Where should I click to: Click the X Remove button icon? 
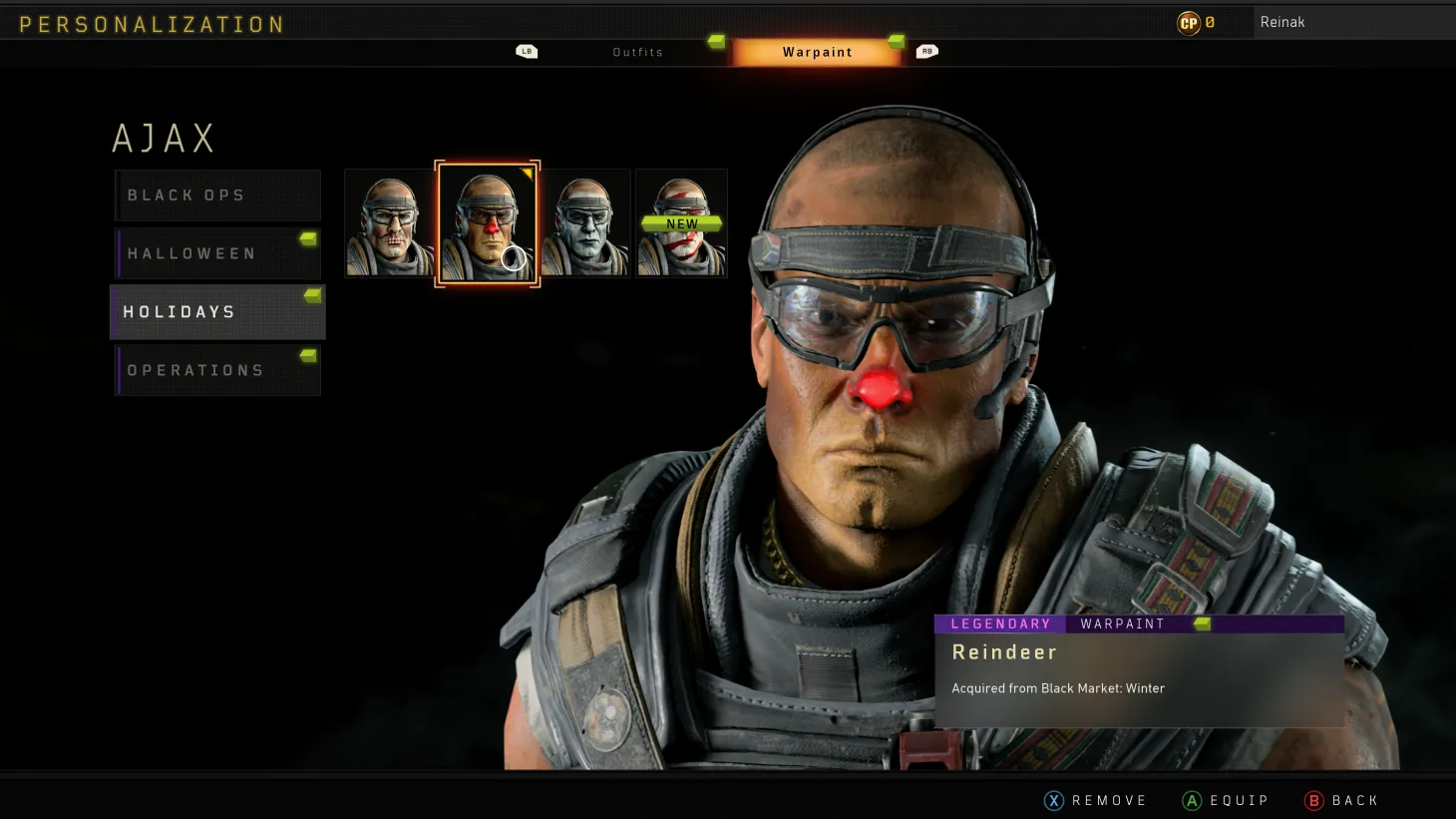(1053, 800)
